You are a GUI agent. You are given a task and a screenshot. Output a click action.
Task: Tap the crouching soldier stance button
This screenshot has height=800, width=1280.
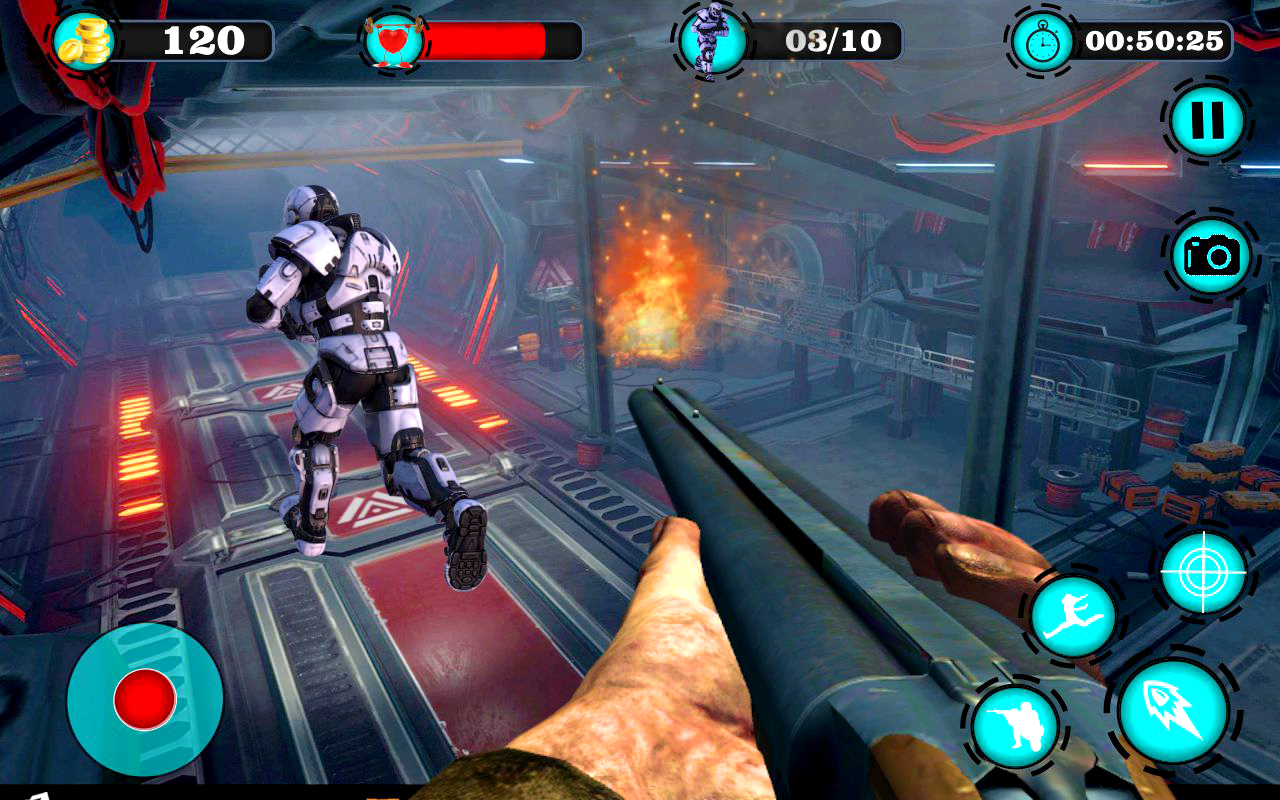(1015, 726)
